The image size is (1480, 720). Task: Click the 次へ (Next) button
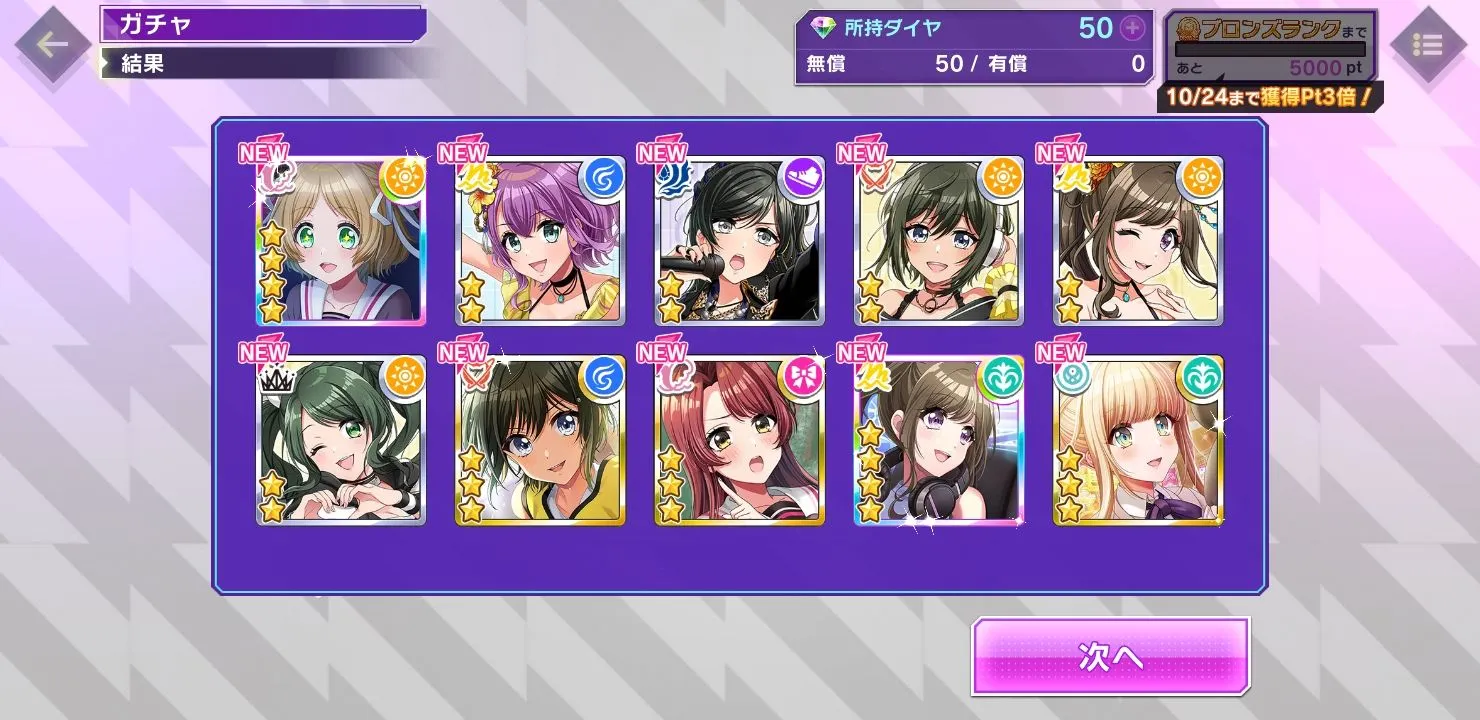pyautogui.click(x=1110, y=656)
